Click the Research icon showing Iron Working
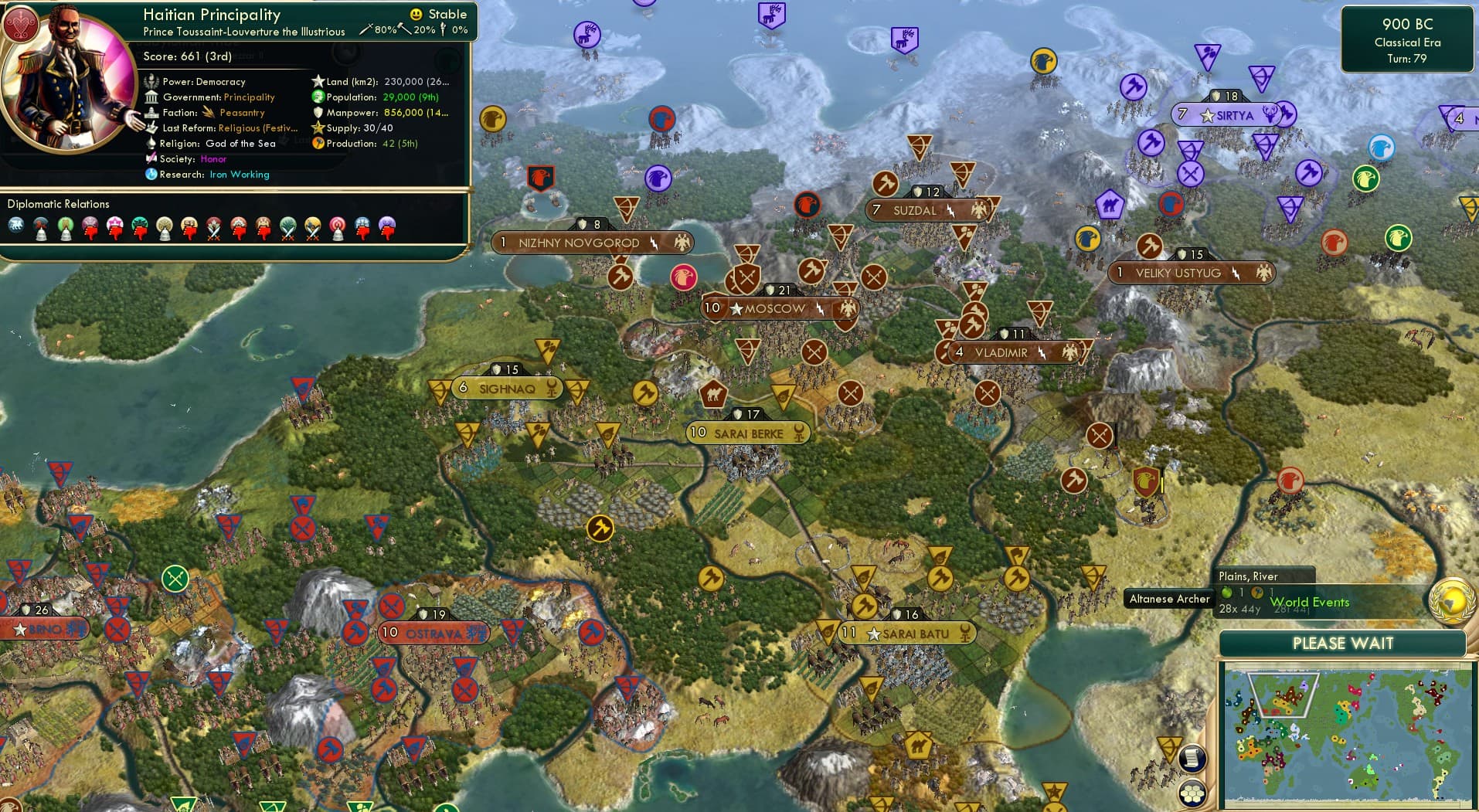The height and width of the screenshot is (812, 1479). point(151,175)
